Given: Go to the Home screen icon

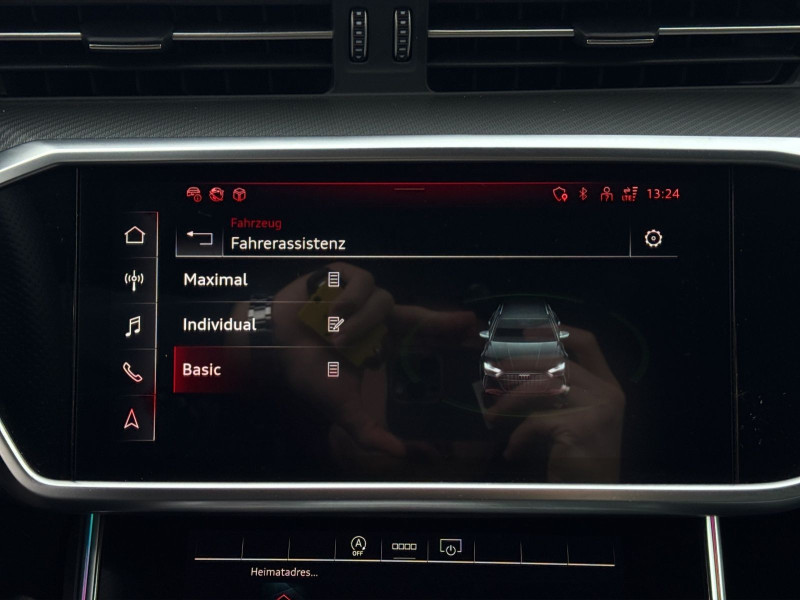Looking at the screenshot, I should 134,235.
